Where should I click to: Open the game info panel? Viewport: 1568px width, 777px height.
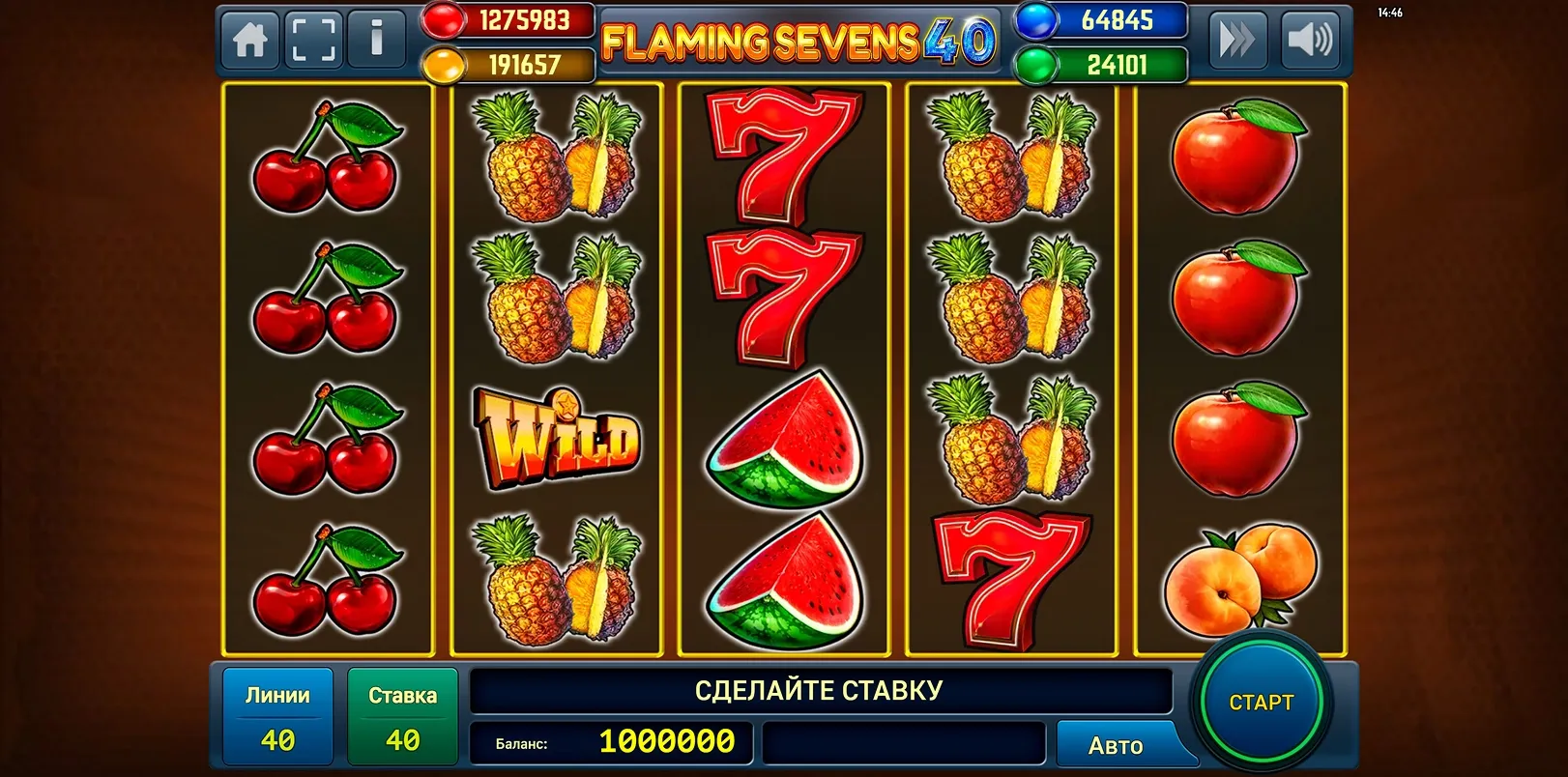(376, 41)
